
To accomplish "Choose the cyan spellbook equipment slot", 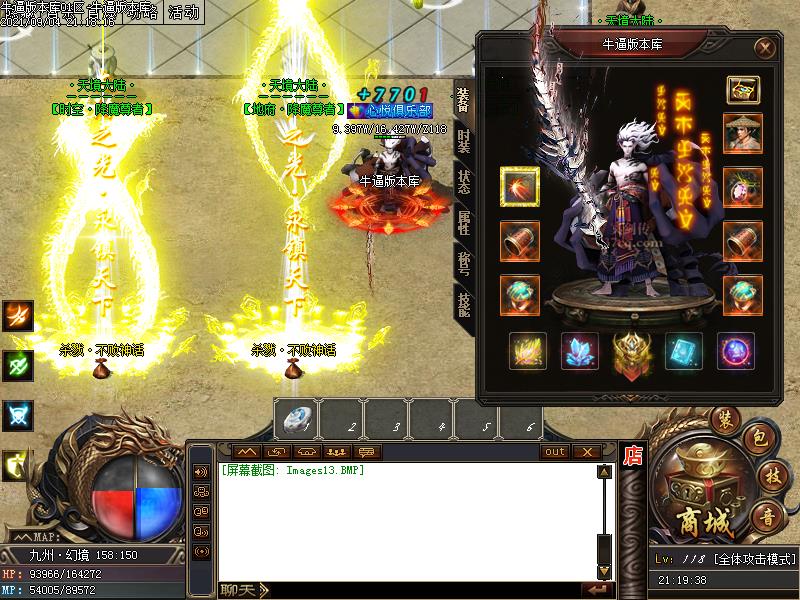I will (685, 351).
